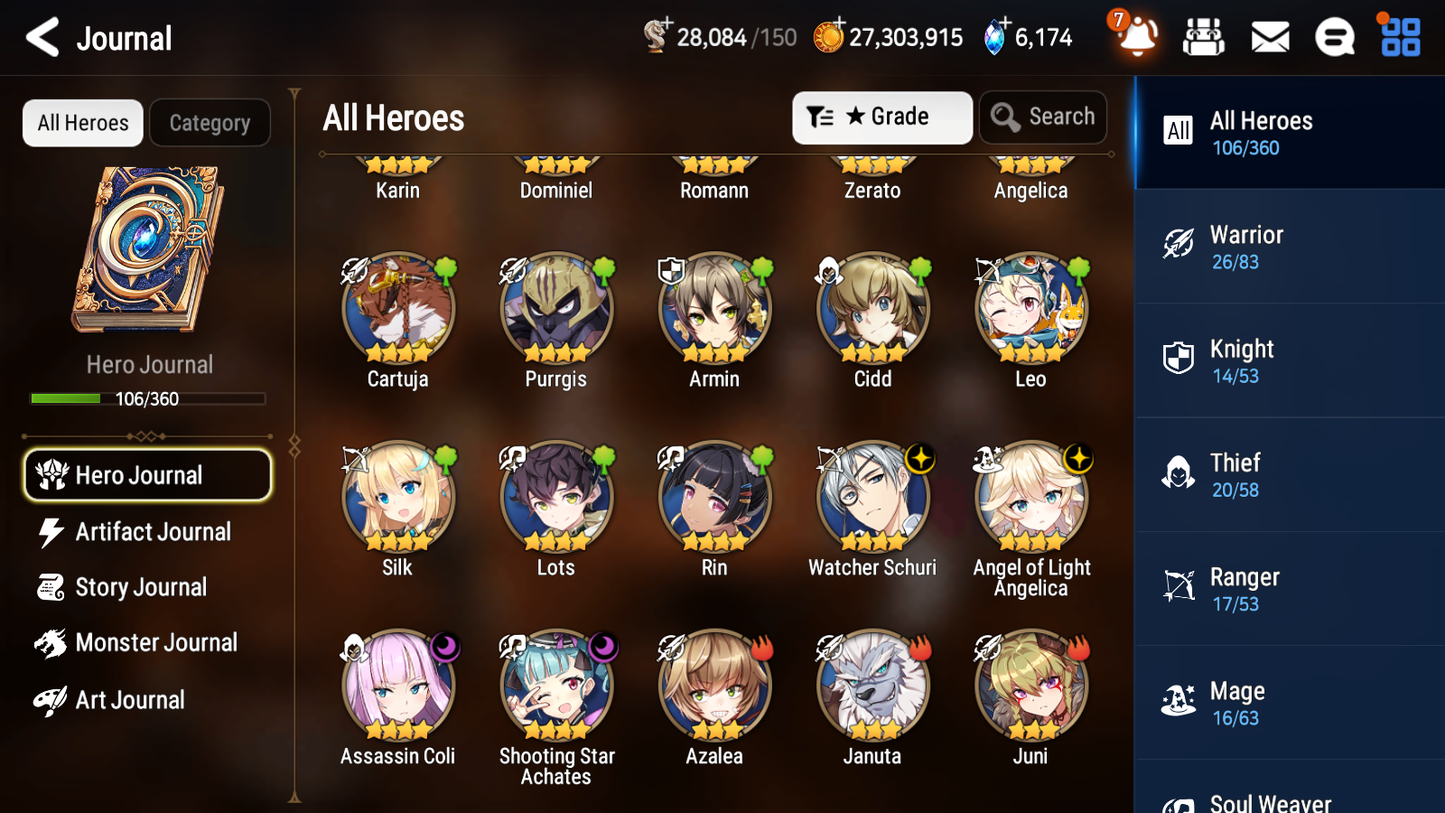This screenshot has width=1445, height=813.
Task: Switch to the Category view toggle
Action: tap(209, 122)
